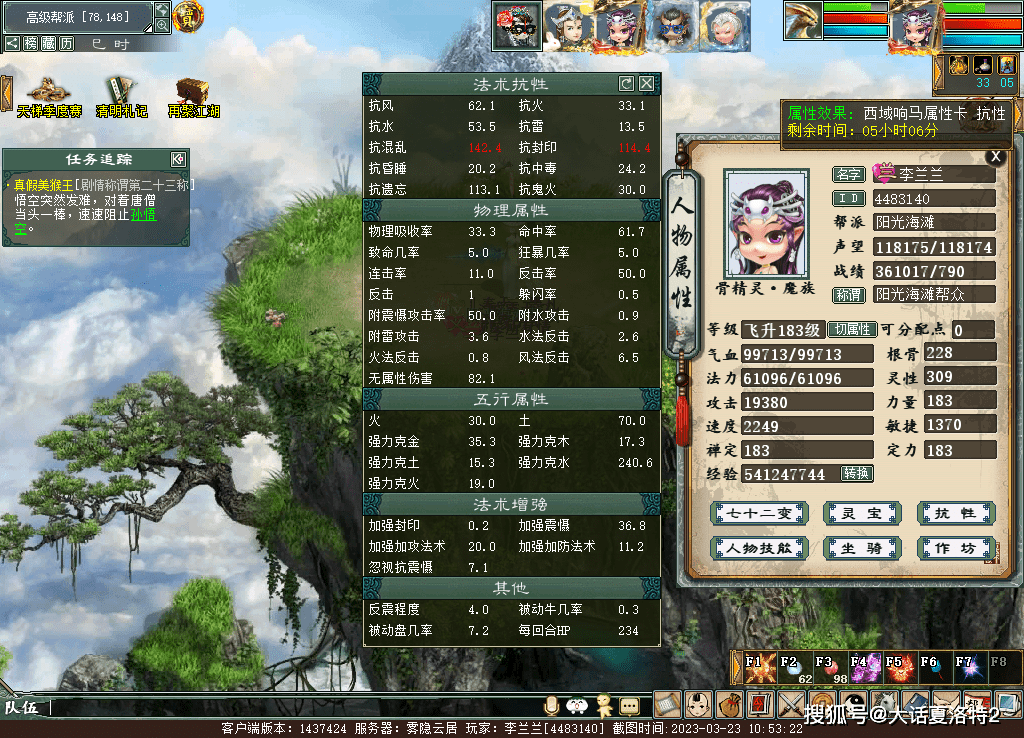The width and height of the screenshot is (1024, 738).
Task: Open the 再聚江湖 treasure chest event
Action: point(192,94)
